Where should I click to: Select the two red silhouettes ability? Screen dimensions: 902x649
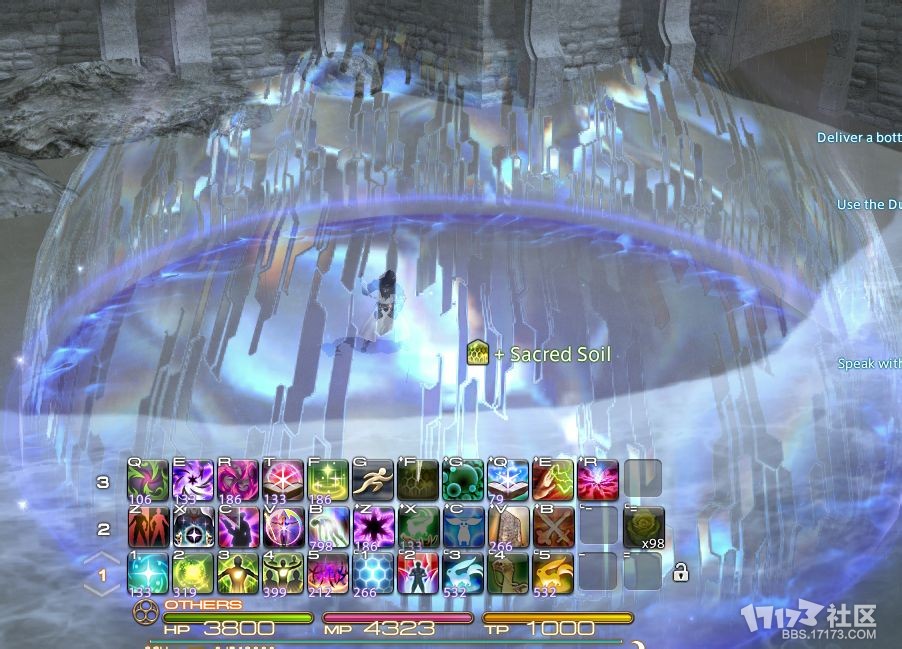(x=147, y=526)
